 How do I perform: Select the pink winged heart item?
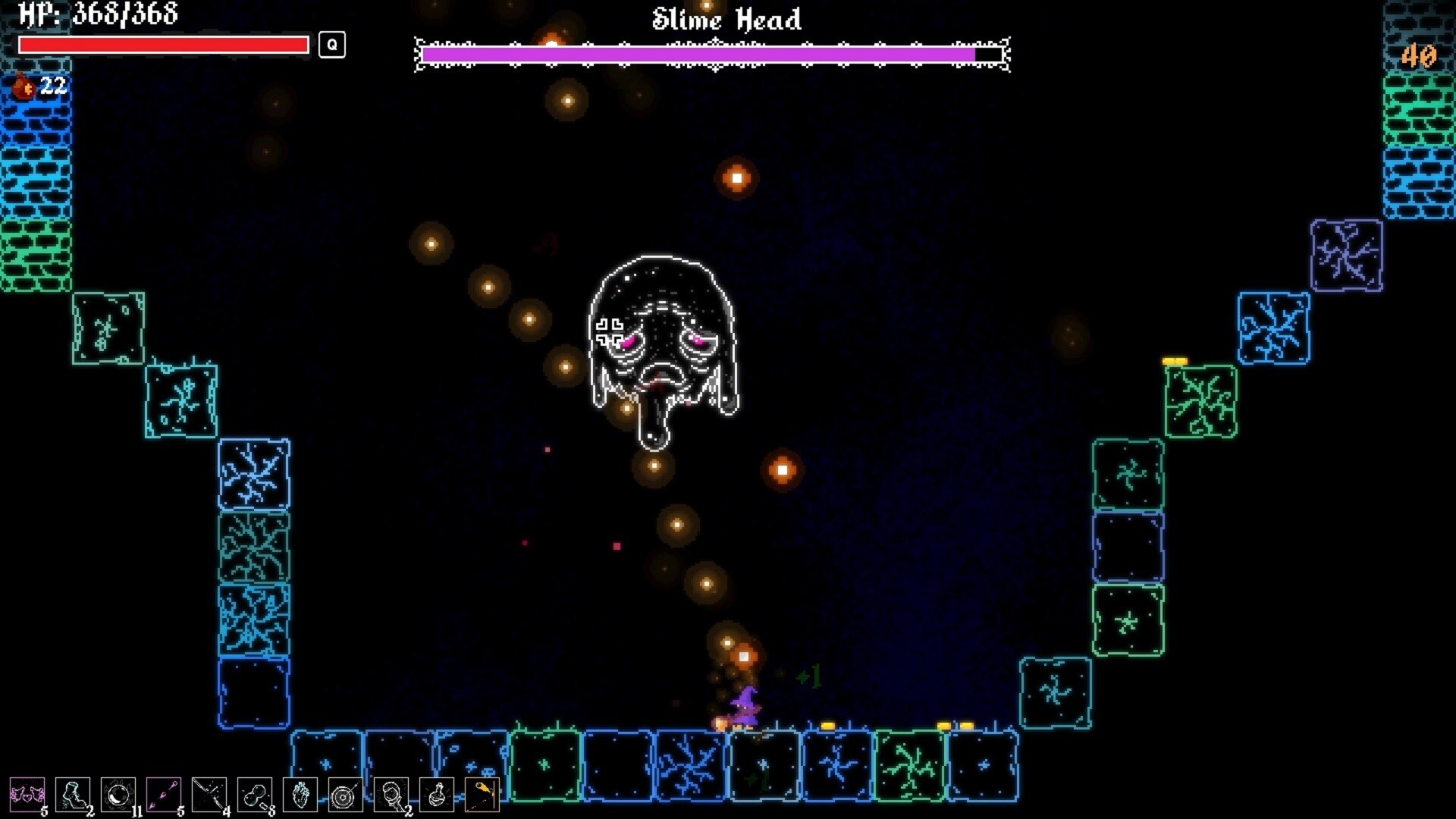click(x=27, y=795)
